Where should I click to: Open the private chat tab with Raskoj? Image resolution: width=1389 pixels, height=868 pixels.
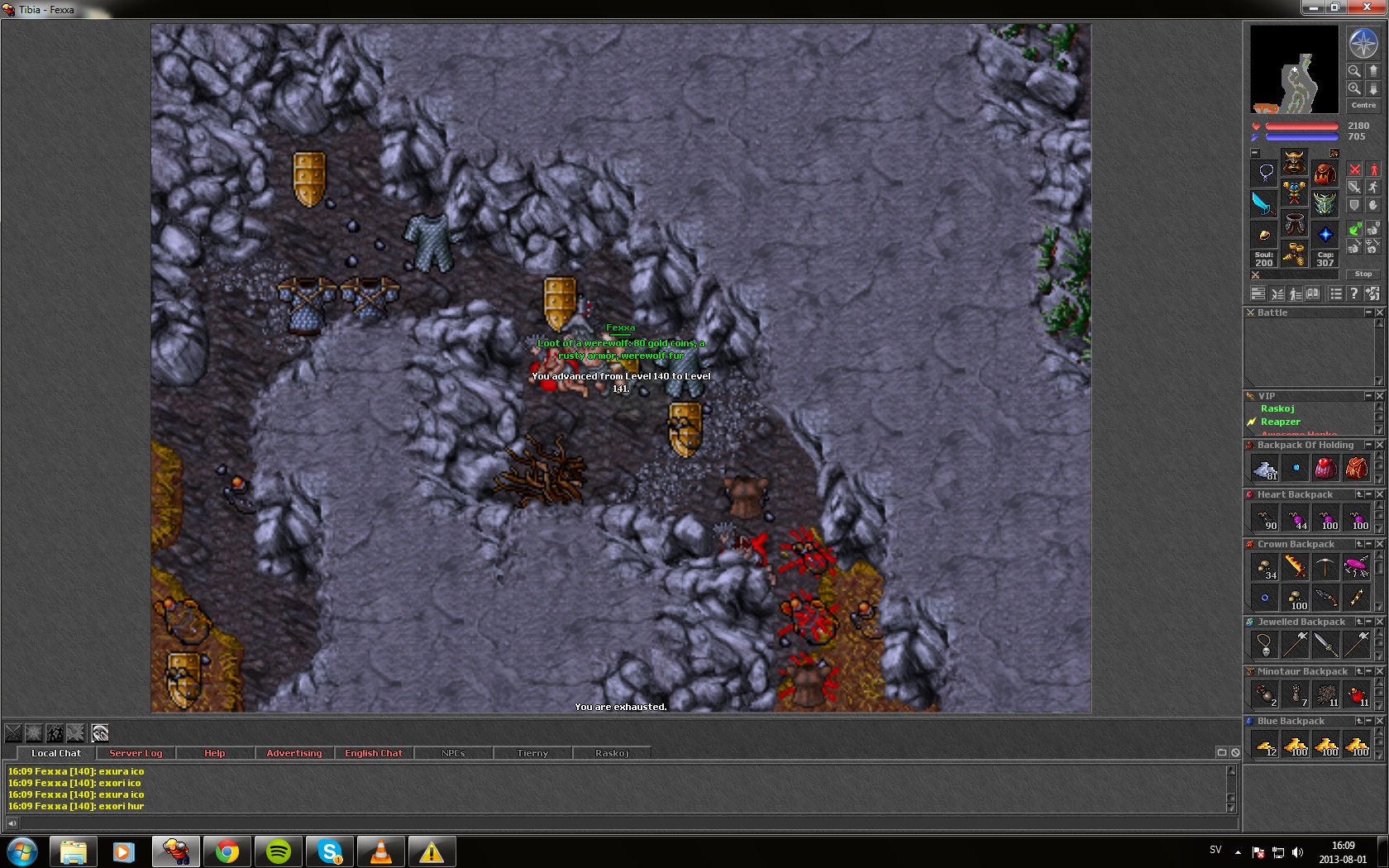click(x=612, y=753)
